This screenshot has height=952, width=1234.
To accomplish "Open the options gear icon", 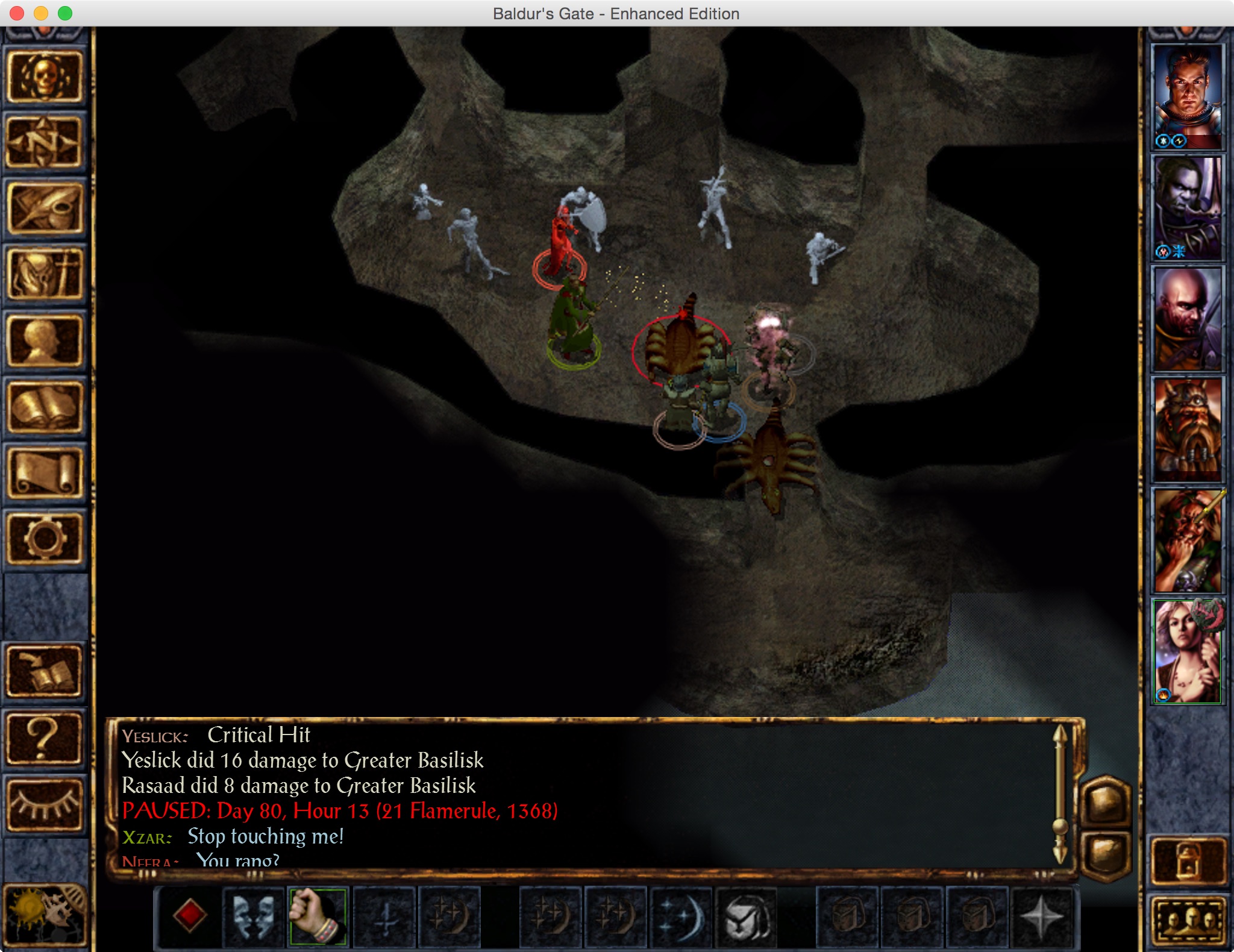I will [x=45, y=539].
